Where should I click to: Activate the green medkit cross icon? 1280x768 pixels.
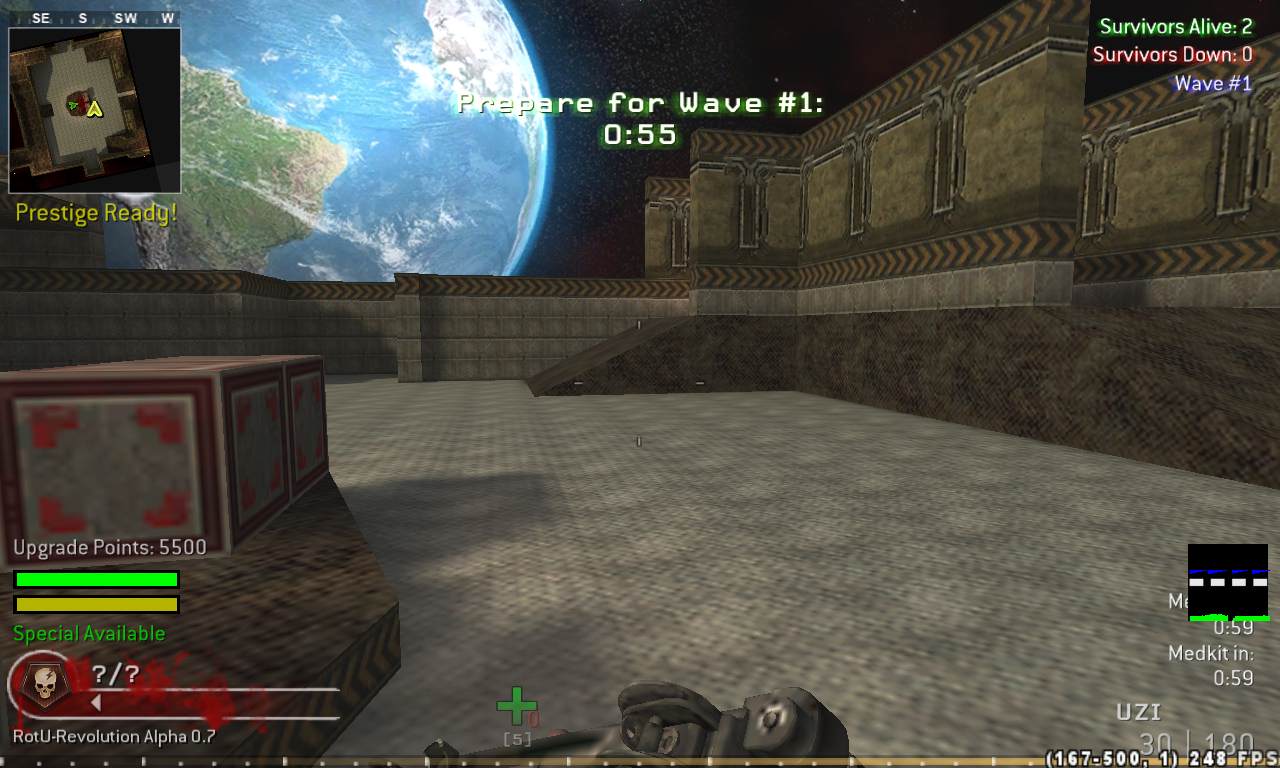[x=516, y=706]
